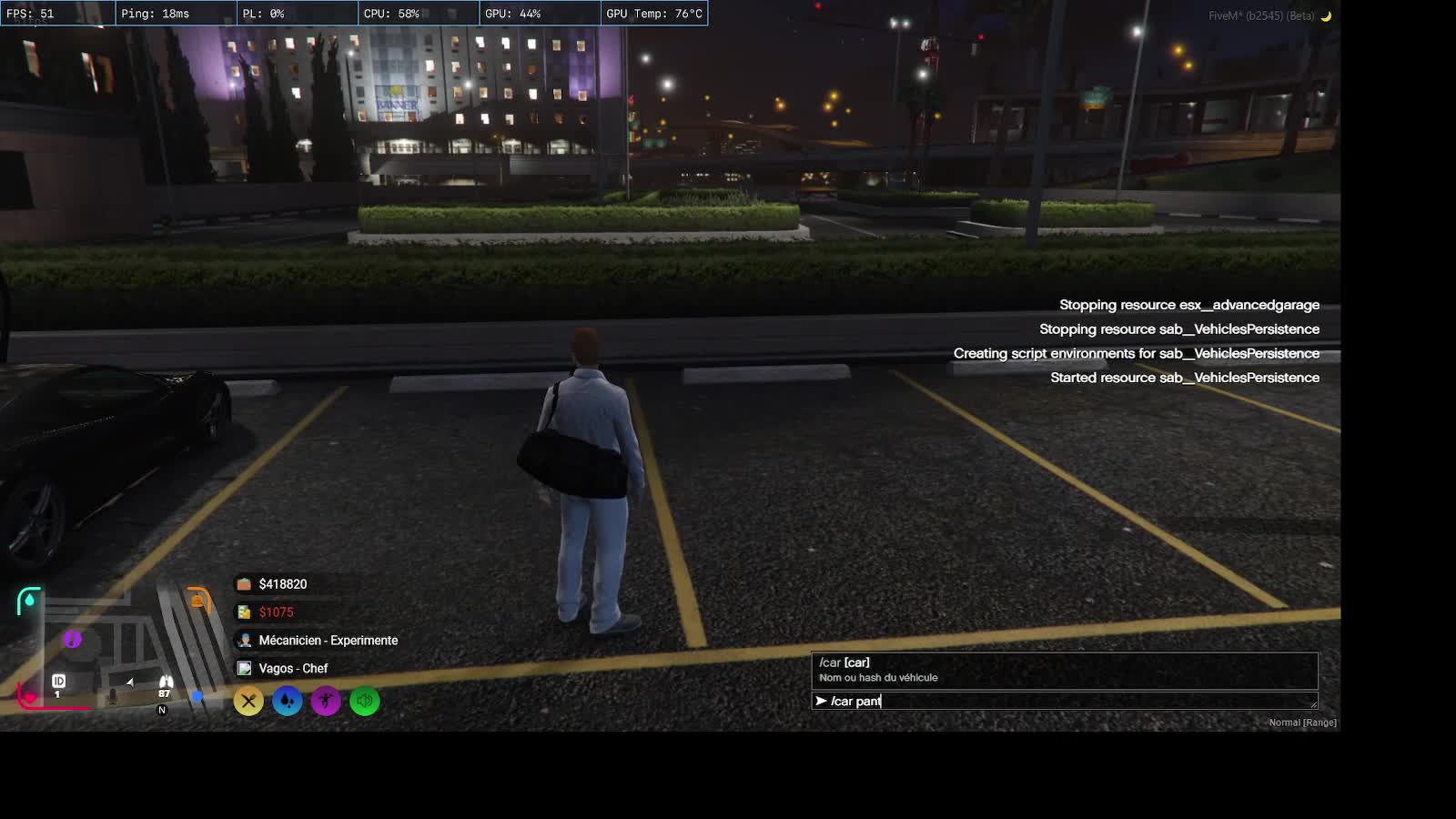This screenshot has width=1456, height=819.
Task: Click the yellow hunger fork-and-knife icon
Action: [248, 701]
